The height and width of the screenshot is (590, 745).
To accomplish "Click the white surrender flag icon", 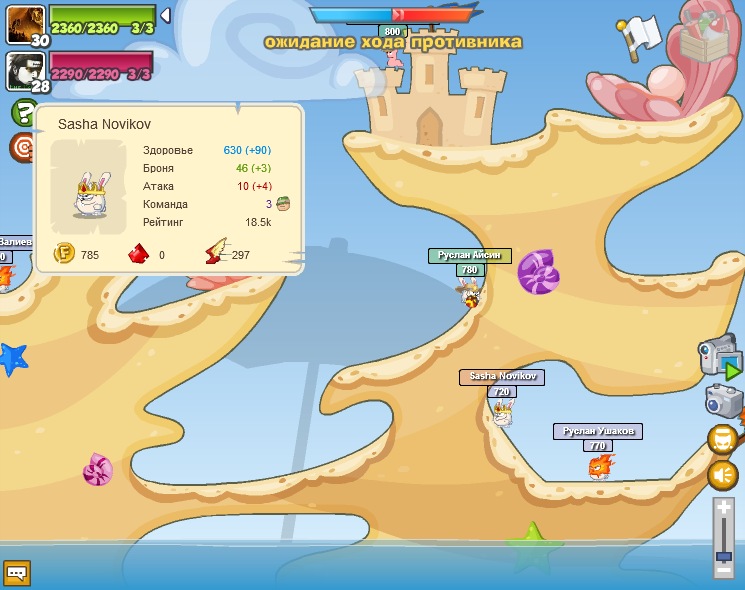I will click(639, 36).
